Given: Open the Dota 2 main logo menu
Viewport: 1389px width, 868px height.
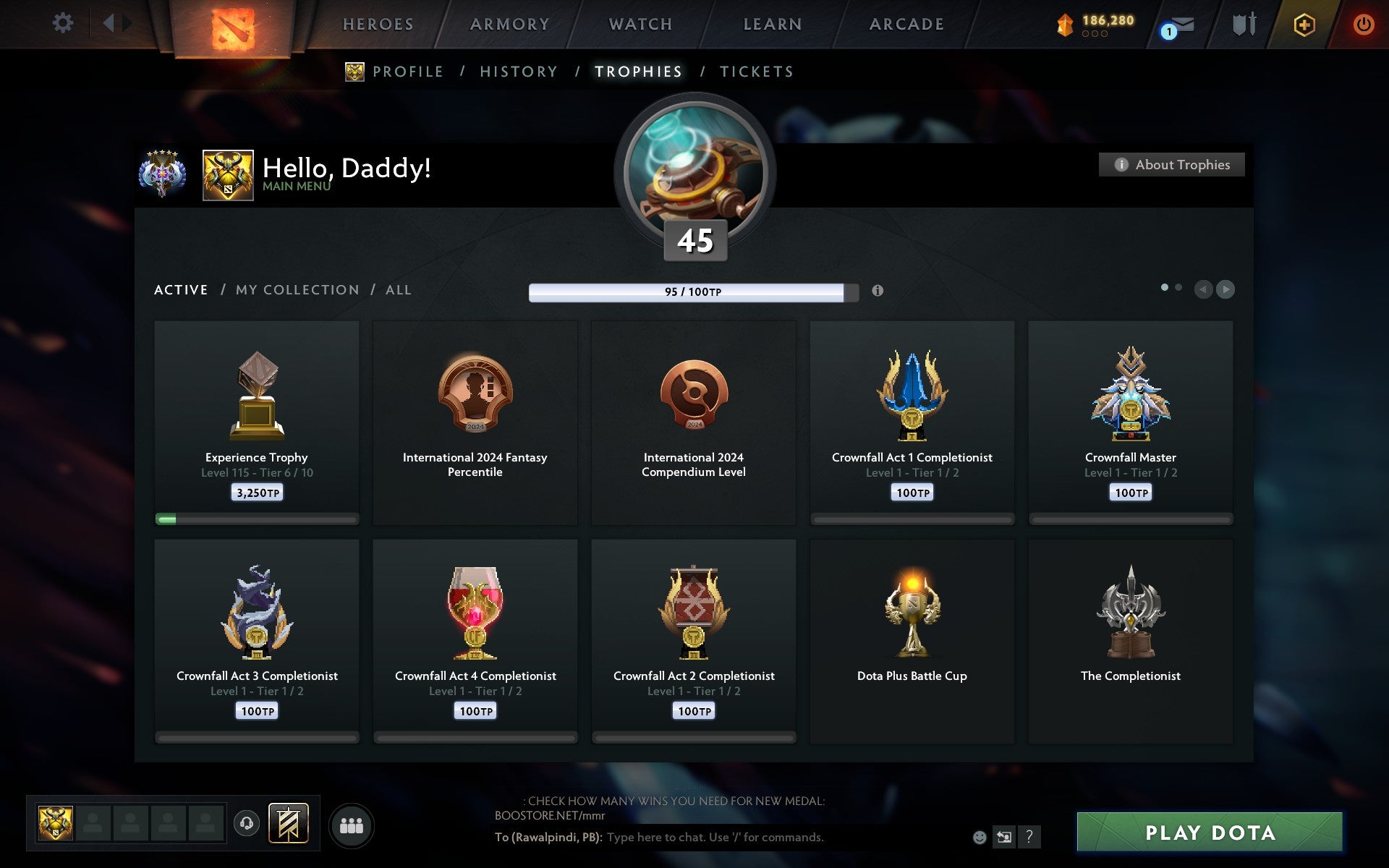Looking at the screenshot, I should pos(234,25).
